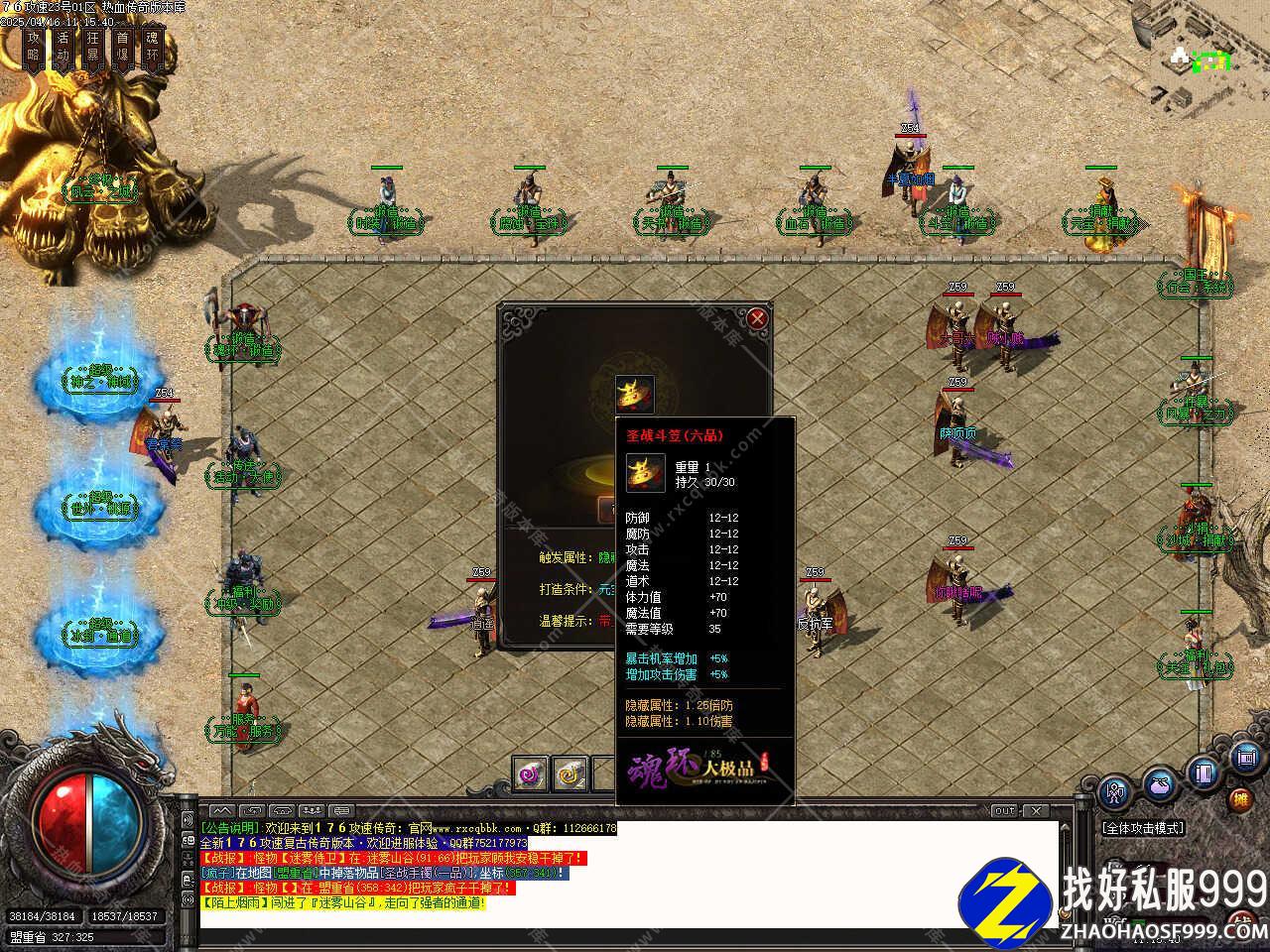Open the blue book skills icon

[1203, 772]
